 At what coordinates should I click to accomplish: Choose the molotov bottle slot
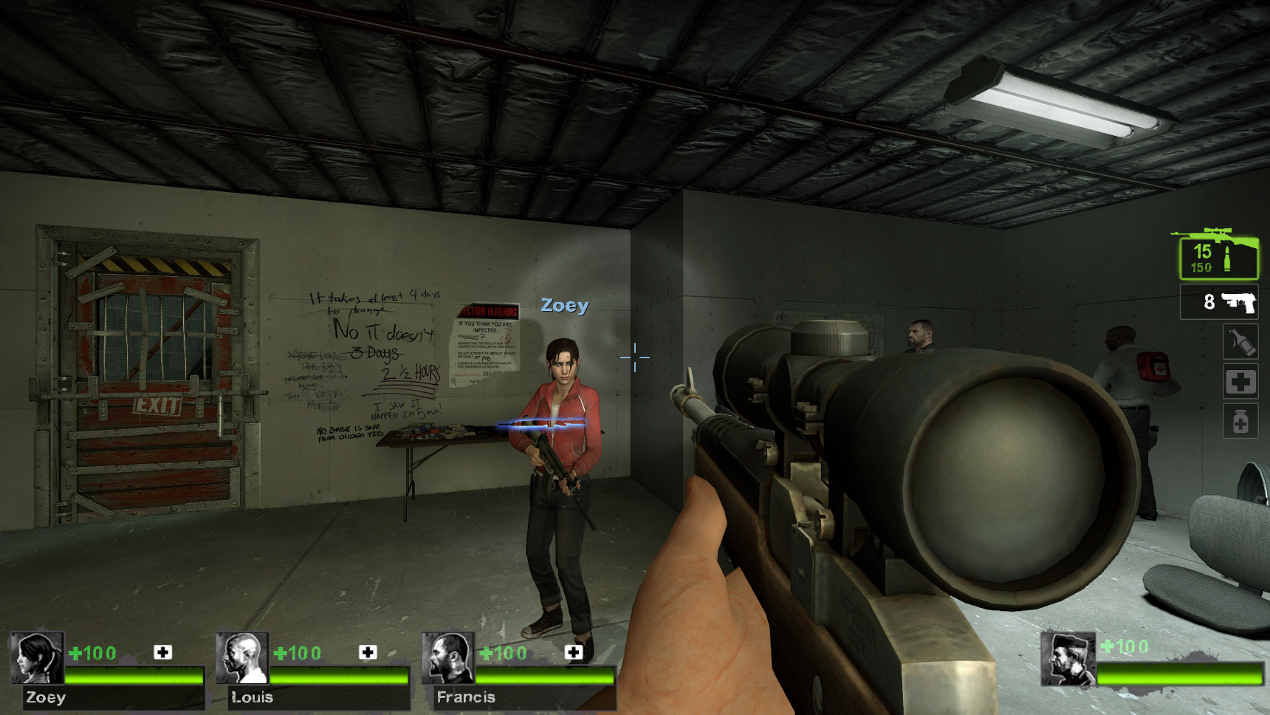1240,342
